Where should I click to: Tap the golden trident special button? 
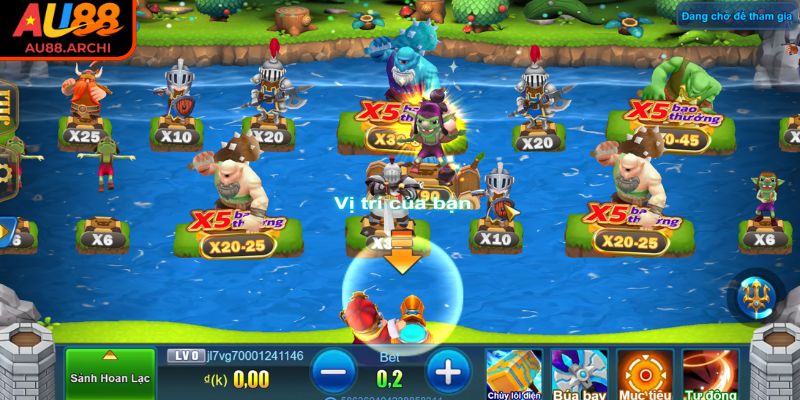[756, 296]
